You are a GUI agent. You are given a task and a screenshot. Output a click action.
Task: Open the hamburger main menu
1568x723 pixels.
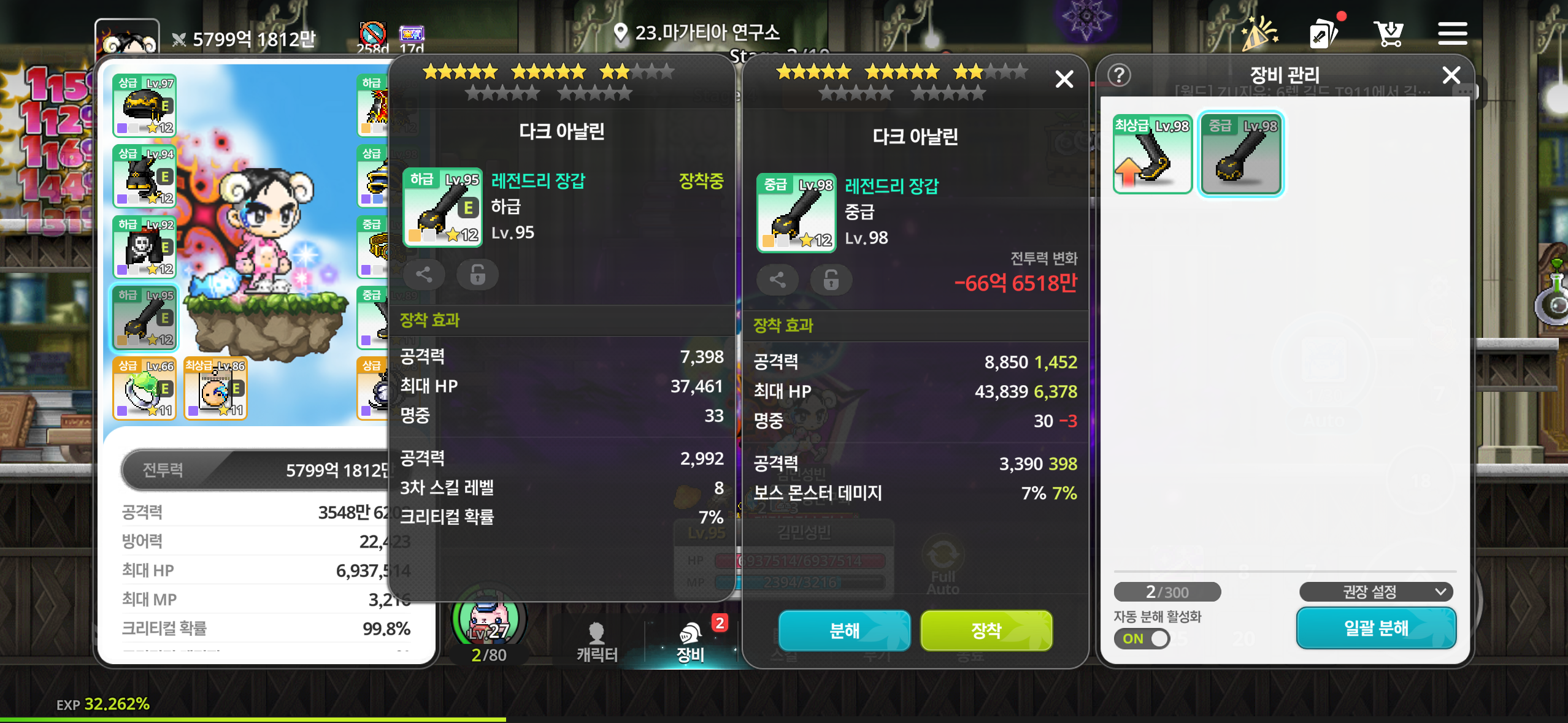coord(1452,34)
